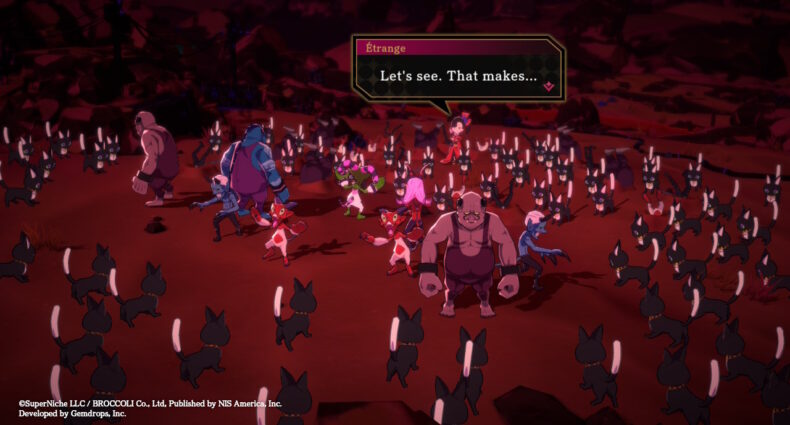Advance dialogue with the pink arrow indicator
790x425 pixels.
click(x=548, y=88)
